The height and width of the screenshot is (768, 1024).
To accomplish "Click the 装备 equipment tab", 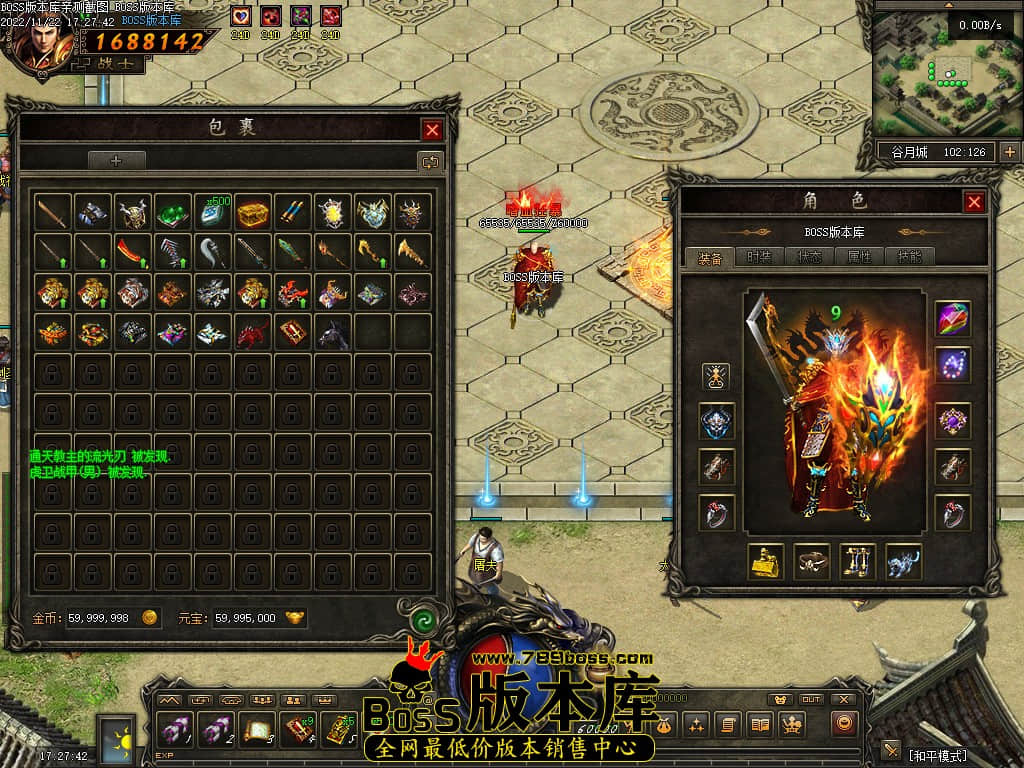I will (710, 257).
